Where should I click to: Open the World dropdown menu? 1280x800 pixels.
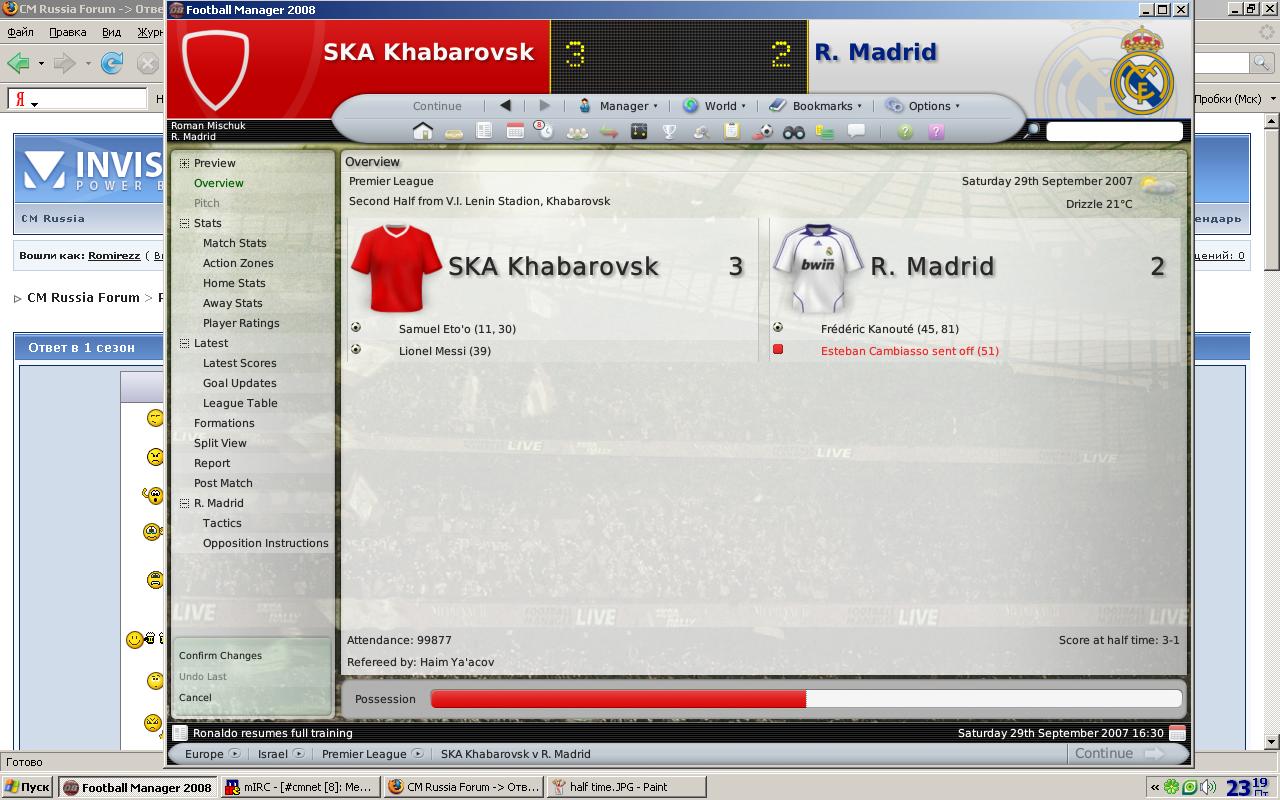coord(715,106)
